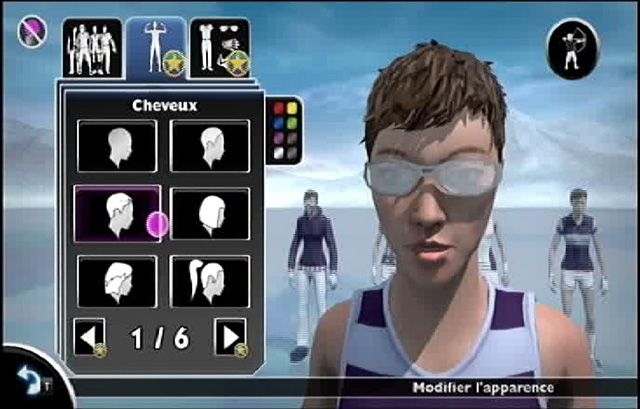The height and width of the screenshot is (409, 640).
Task: Choose the bob hairstyle tile
Action: point(210,213)
